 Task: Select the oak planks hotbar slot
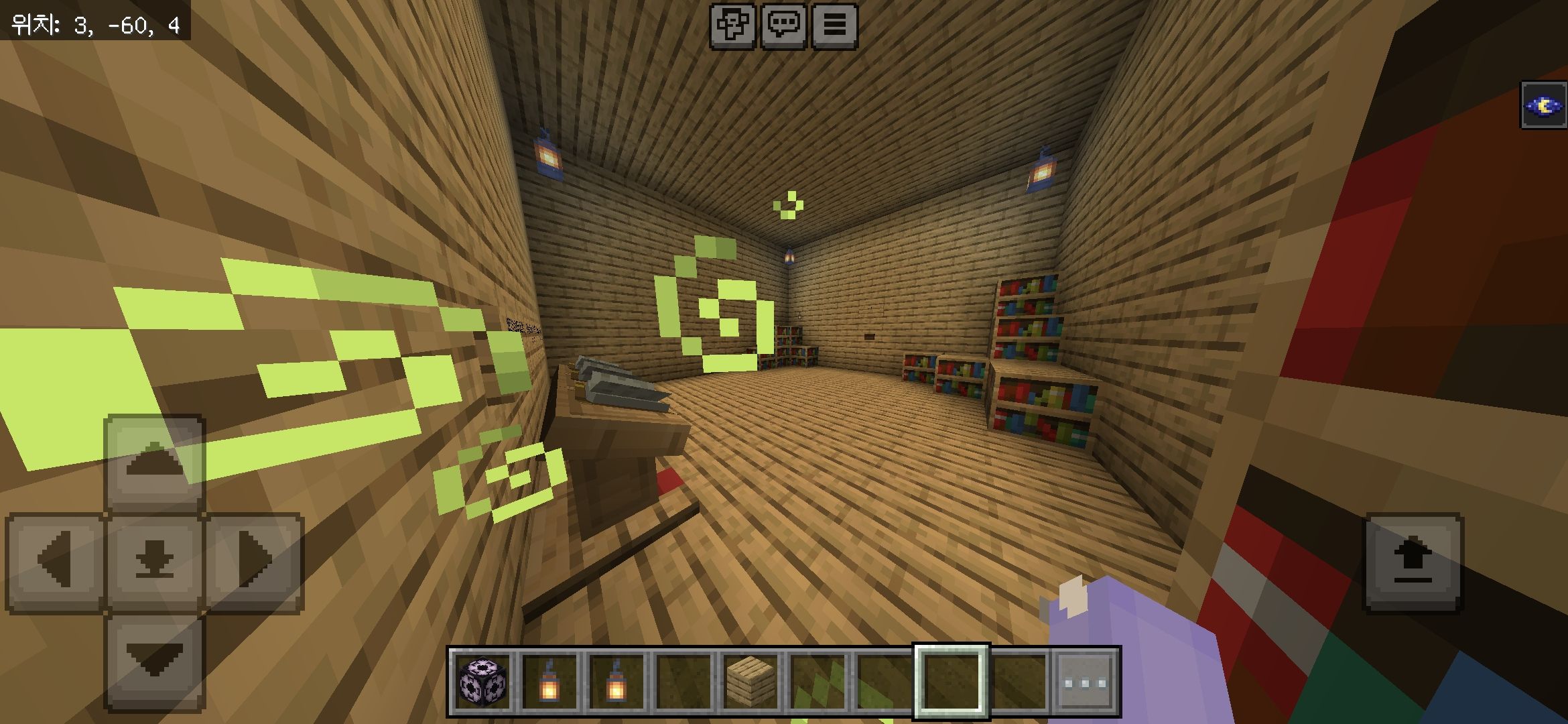click(x=750, y=682)
